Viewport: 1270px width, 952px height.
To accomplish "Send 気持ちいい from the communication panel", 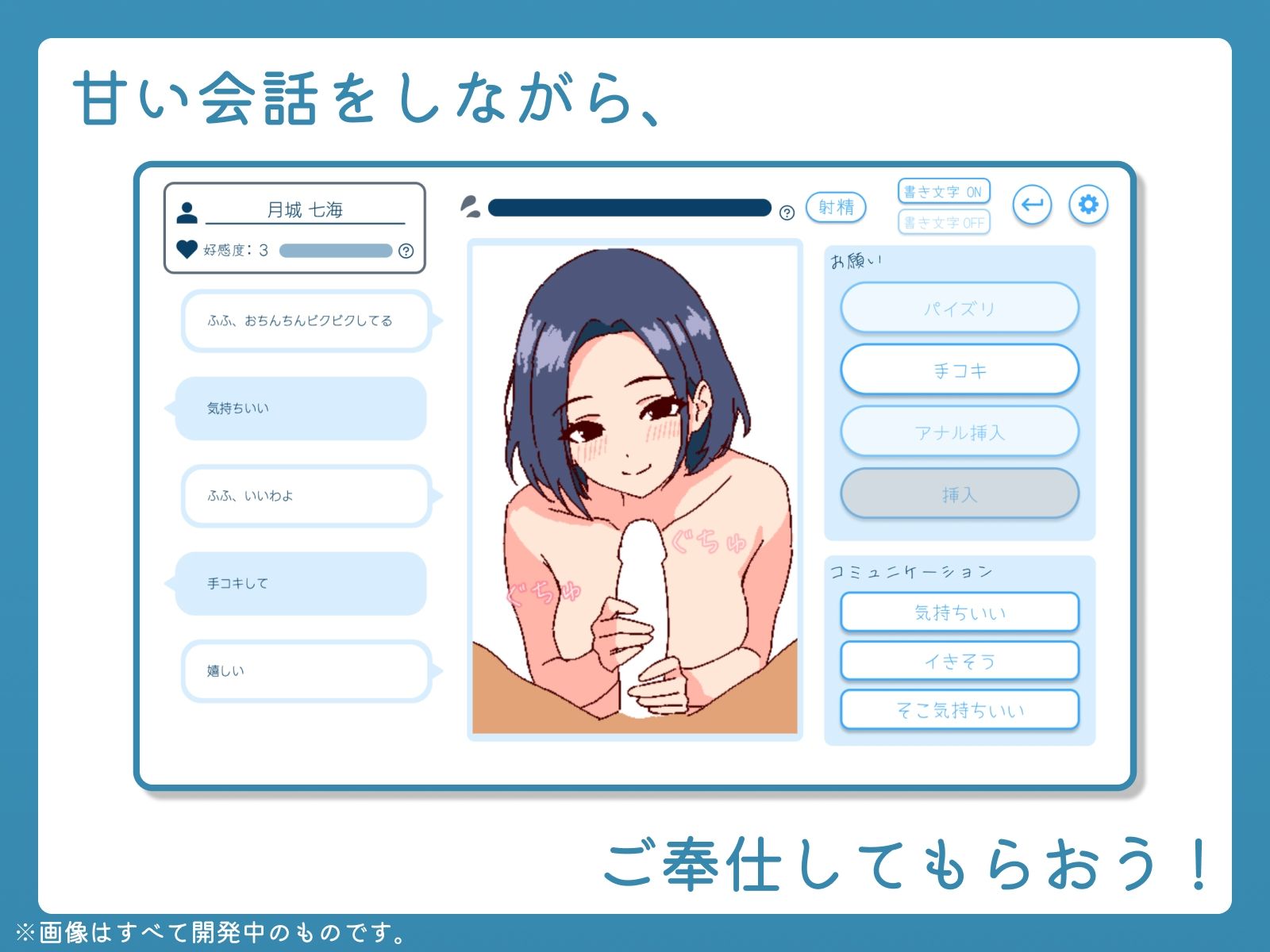I will (959, 612).
